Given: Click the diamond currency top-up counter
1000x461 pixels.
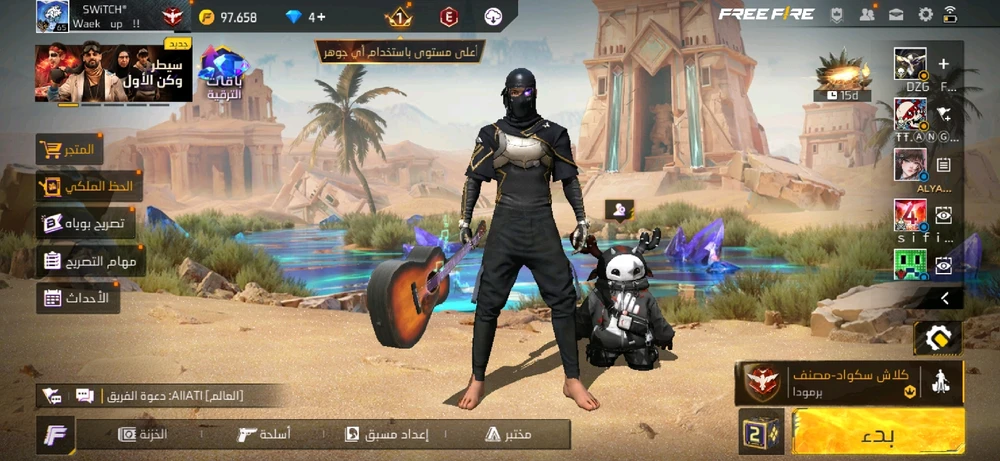Looking at the screenshot, I should coord(305,17).
